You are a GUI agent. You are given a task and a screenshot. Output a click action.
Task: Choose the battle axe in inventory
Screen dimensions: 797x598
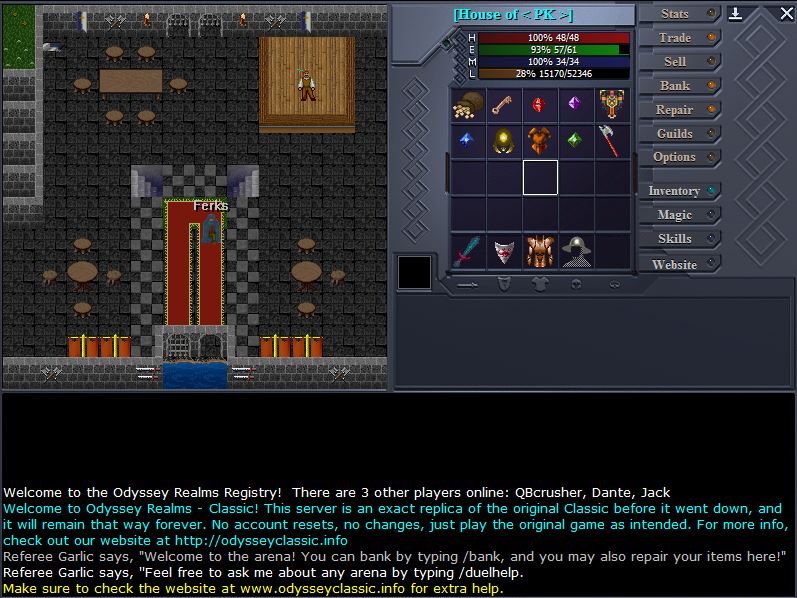pos(611,141)
